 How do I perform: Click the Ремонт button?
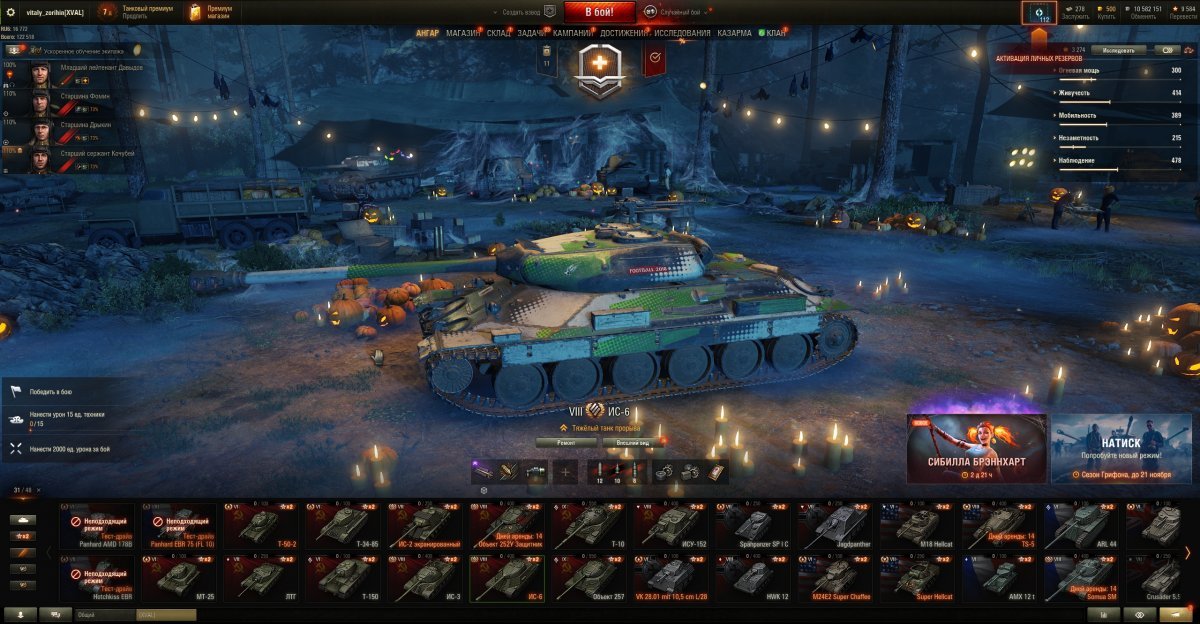pos(566,442)
